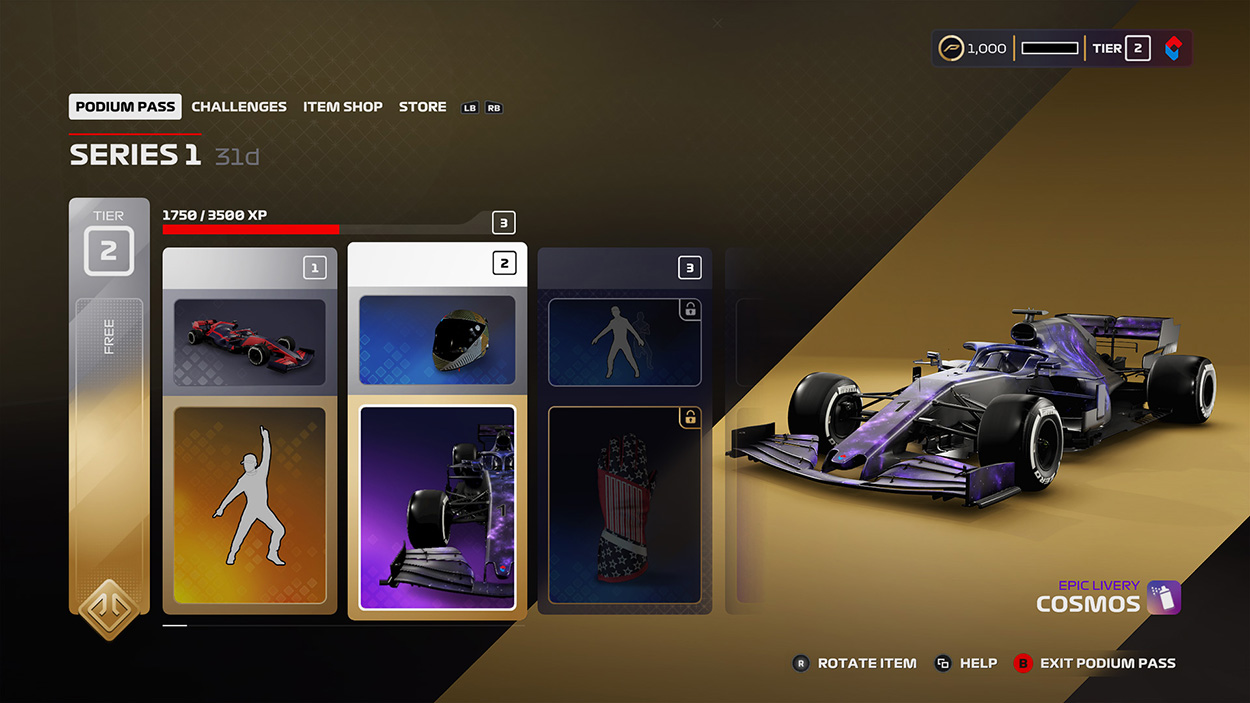The image size is (1250, 703).
Task: Choose the dancing emote reward card
Action: click(249, 505)
